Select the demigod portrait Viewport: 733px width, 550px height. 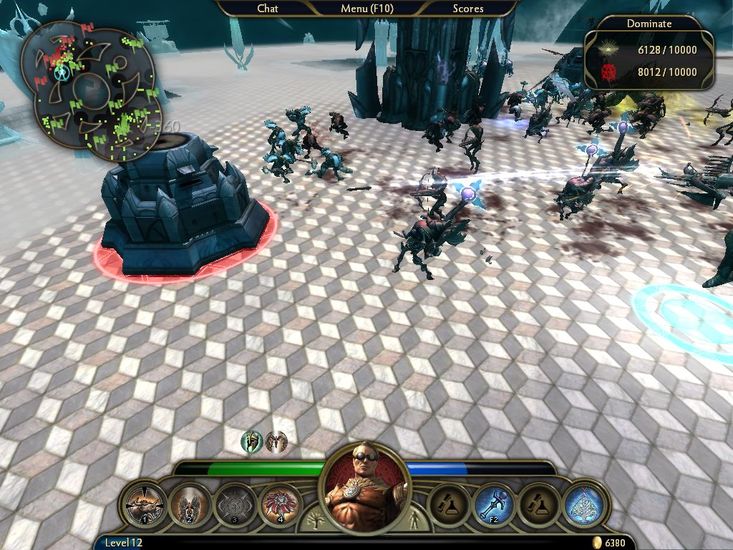coord(365,488)
